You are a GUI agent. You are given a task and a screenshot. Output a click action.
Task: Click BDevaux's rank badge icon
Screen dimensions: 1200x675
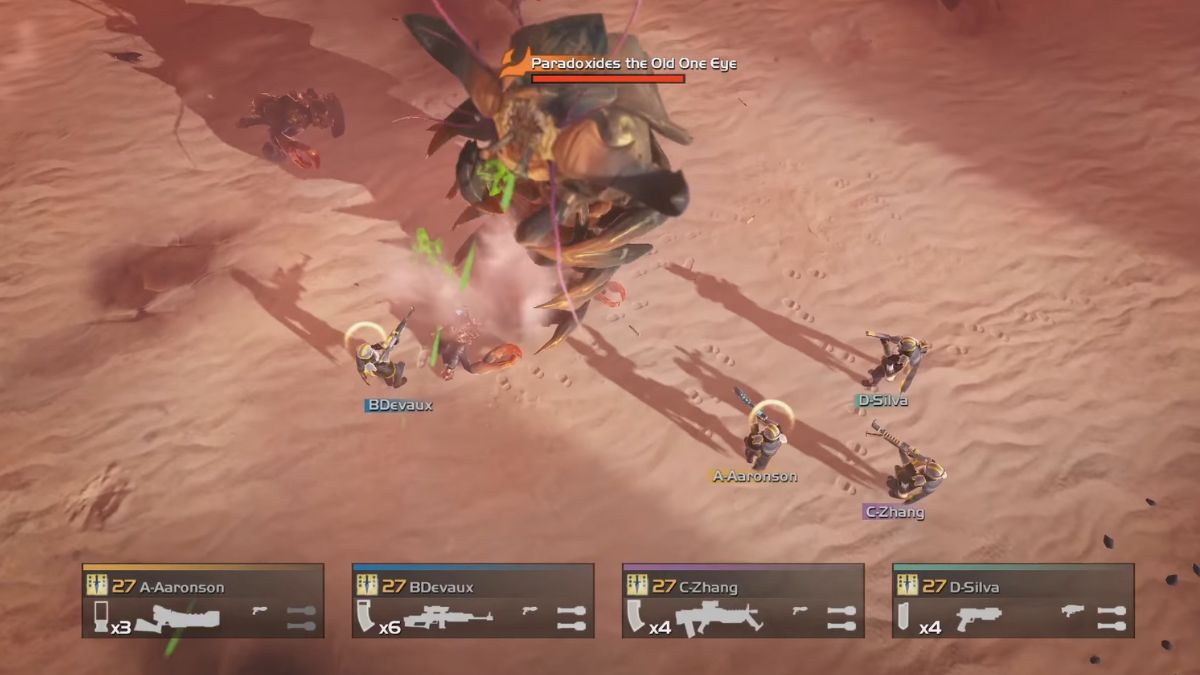click(368, 586)
